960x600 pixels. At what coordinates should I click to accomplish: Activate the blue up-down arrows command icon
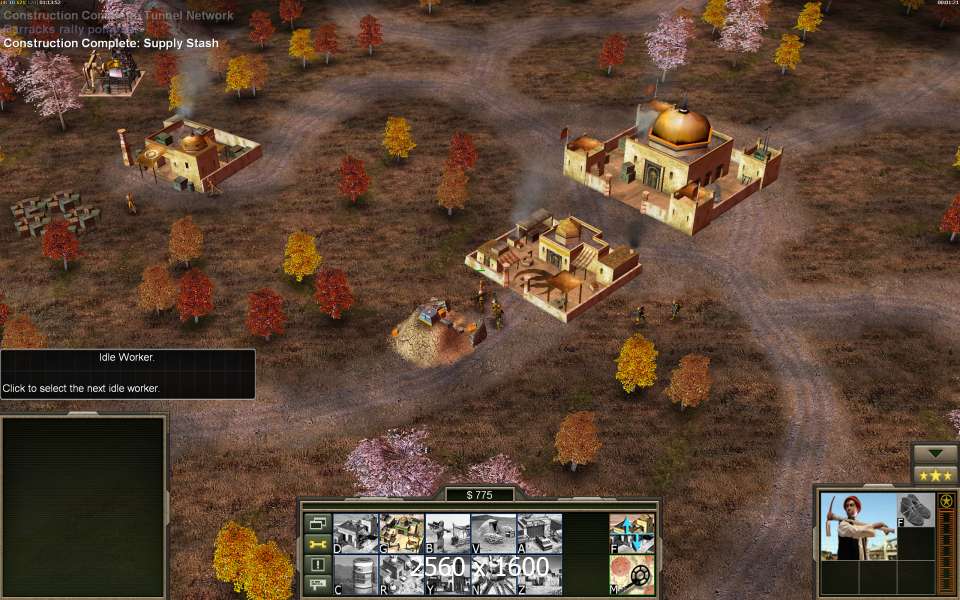pos(632,533)
